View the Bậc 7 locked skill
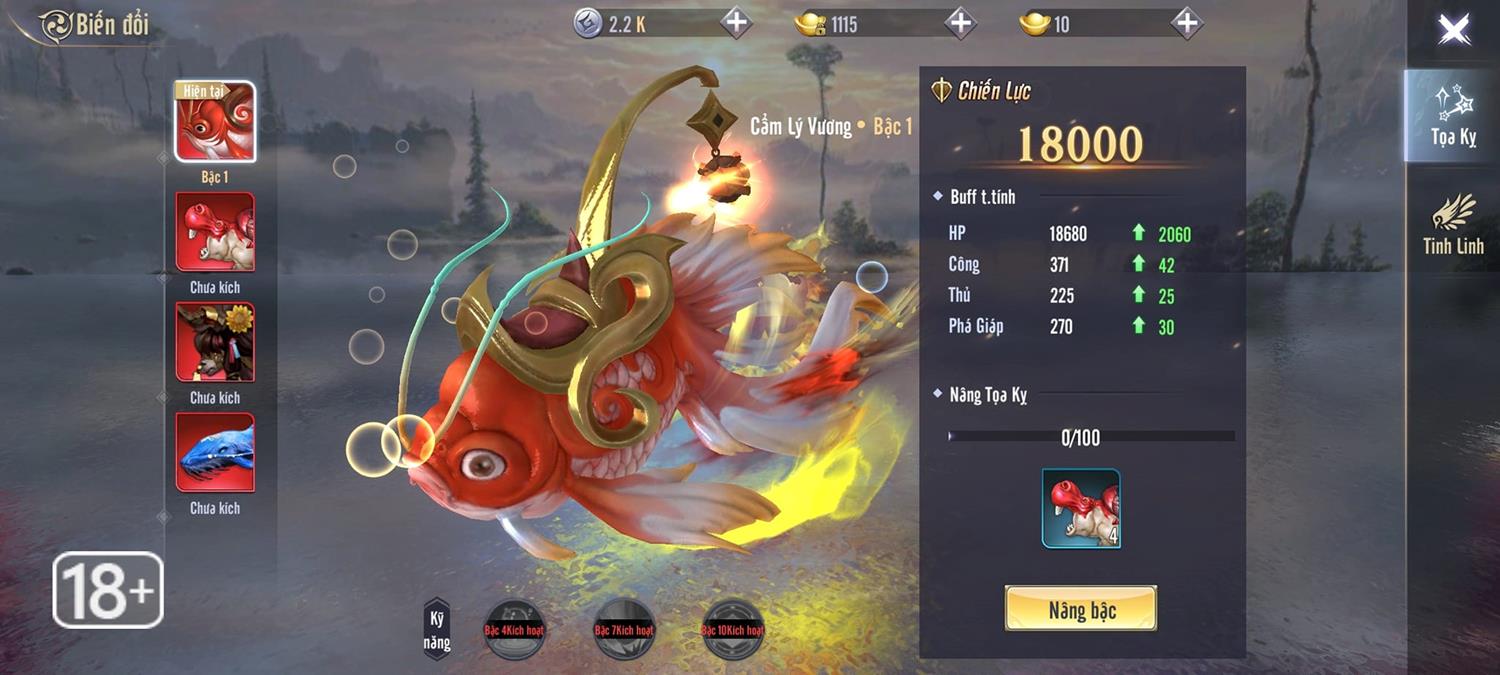 pyautogui.click(x=624, y=630)
